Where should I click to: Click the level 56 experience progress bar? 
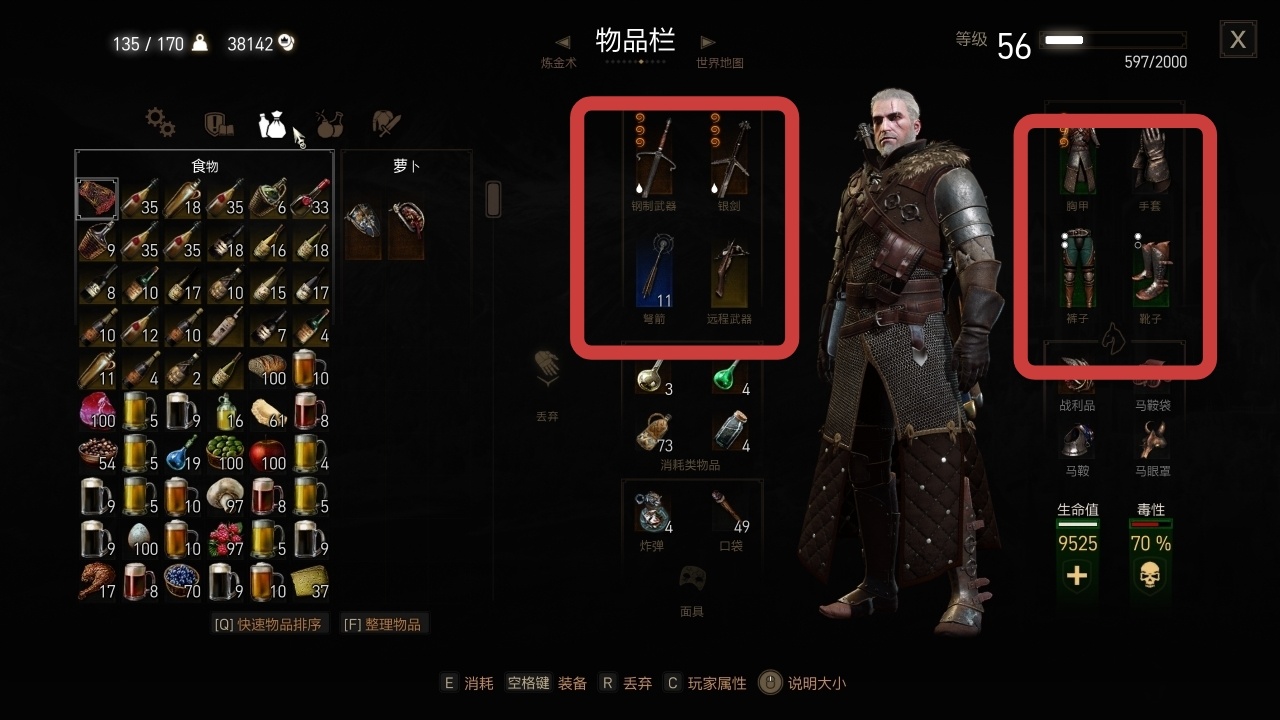coord(1112,40)
